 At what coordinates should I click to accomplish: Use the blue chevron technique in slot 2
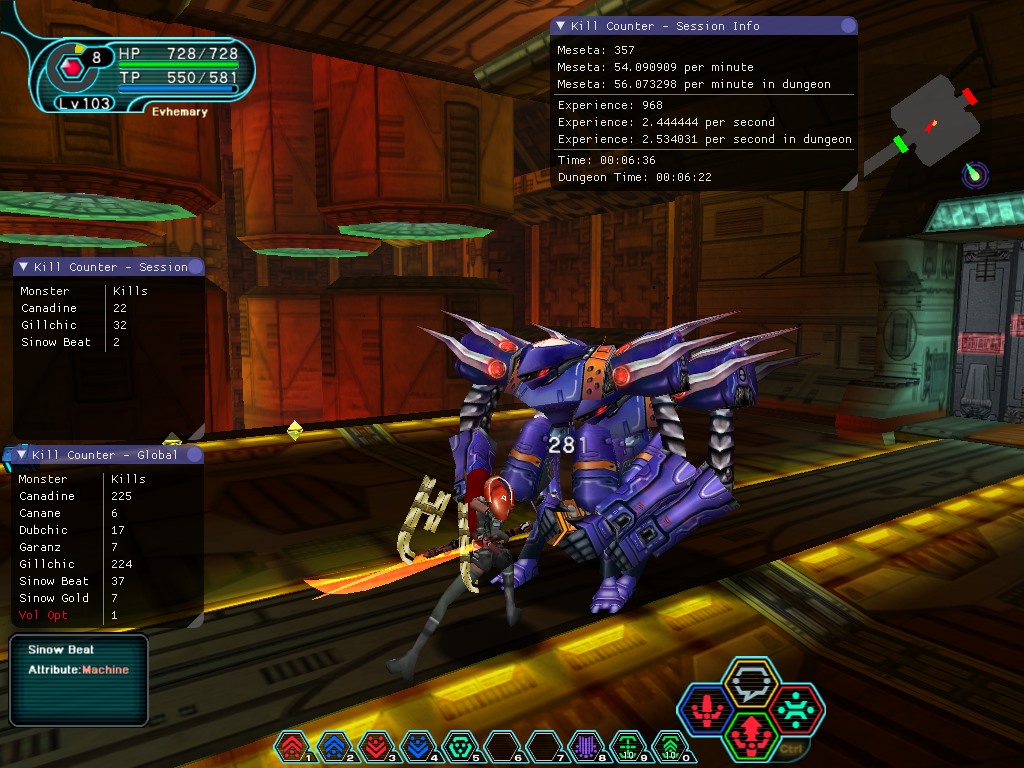point(335,745)
